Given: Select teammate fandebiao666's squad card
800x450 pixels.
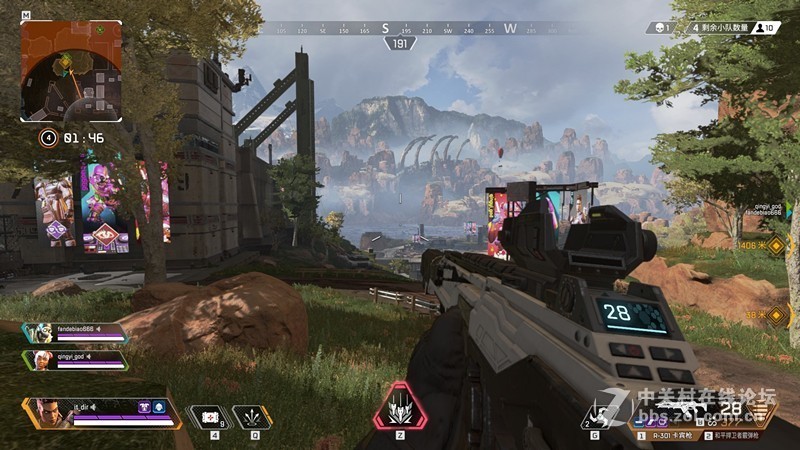Looking at the screenshot, I should (x=76, y=333).
